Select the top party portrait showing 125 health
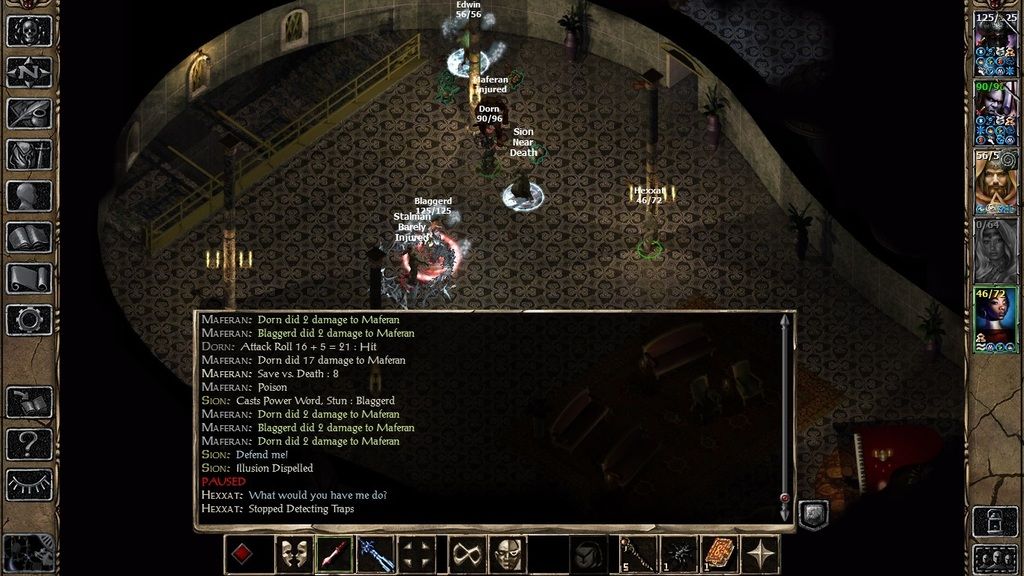The image size is (1024, 576). click(x=995, y=47)
